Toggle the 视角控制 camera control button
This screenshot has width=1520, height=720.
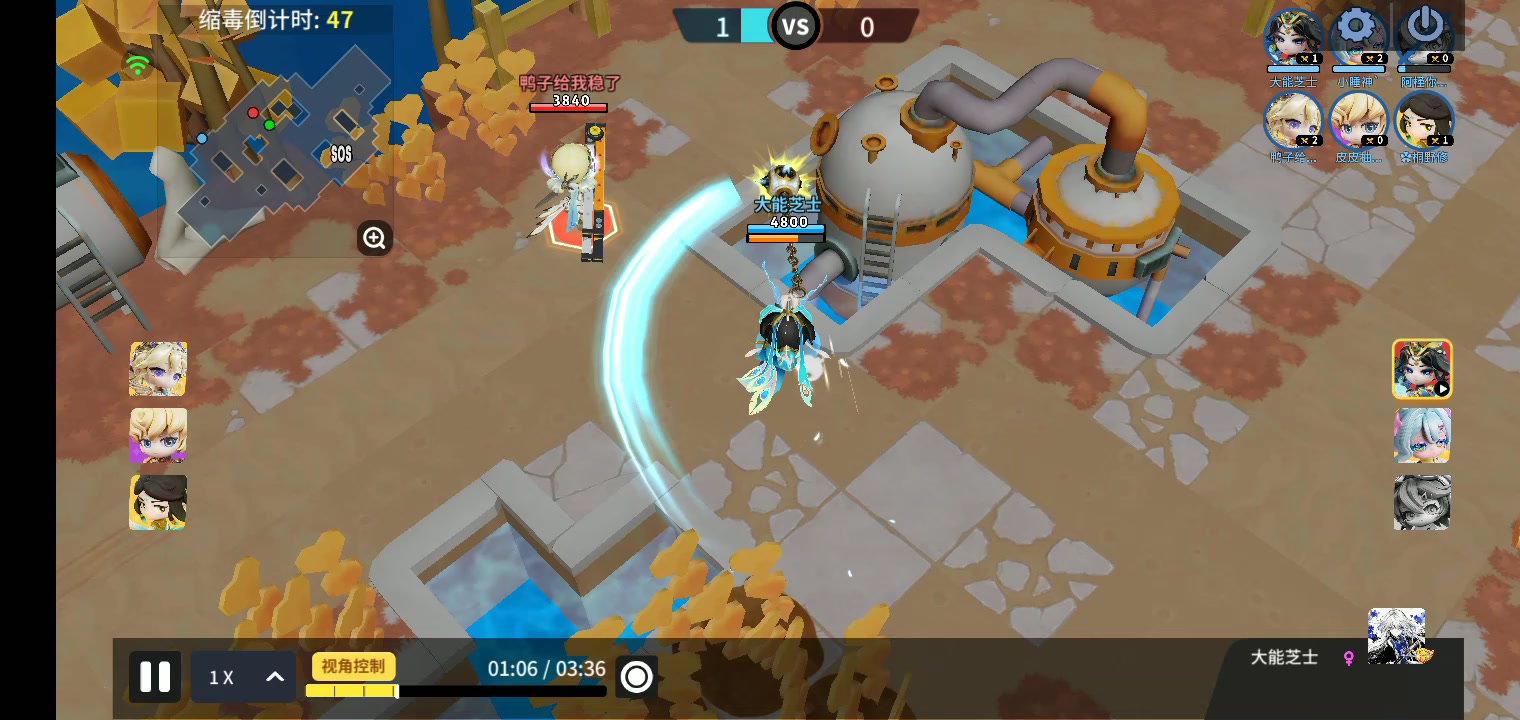[354, 666]
